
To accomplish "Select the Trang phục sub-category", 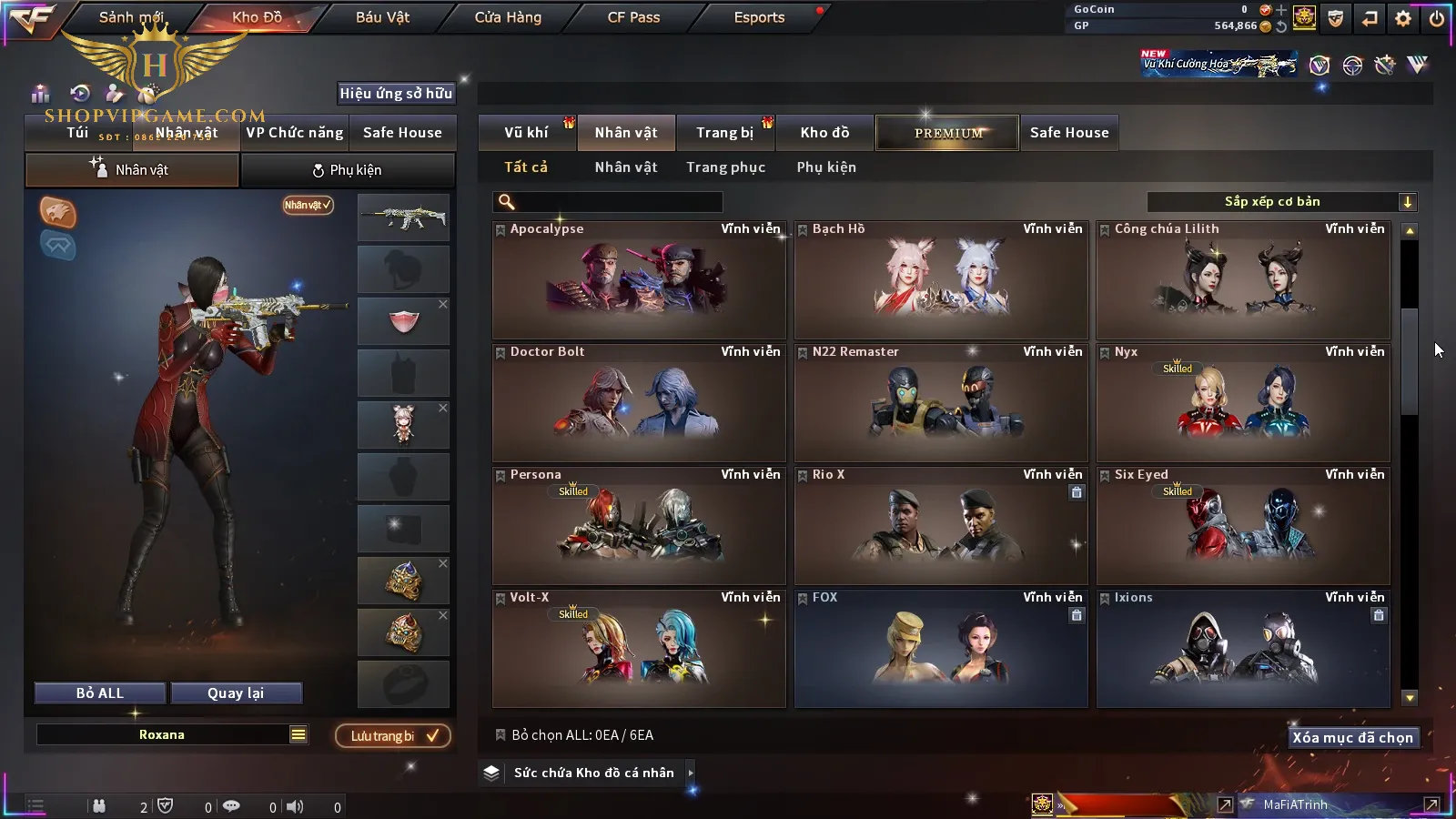I will pyautogui.click(x=725, y=167).
